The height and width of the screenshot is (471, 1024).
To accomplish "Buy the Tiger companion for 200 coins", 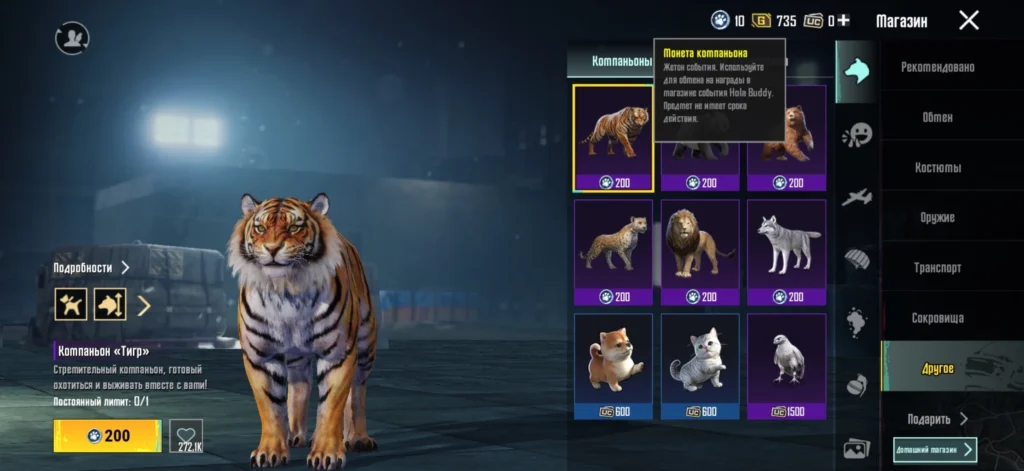I will click(107, 436).
